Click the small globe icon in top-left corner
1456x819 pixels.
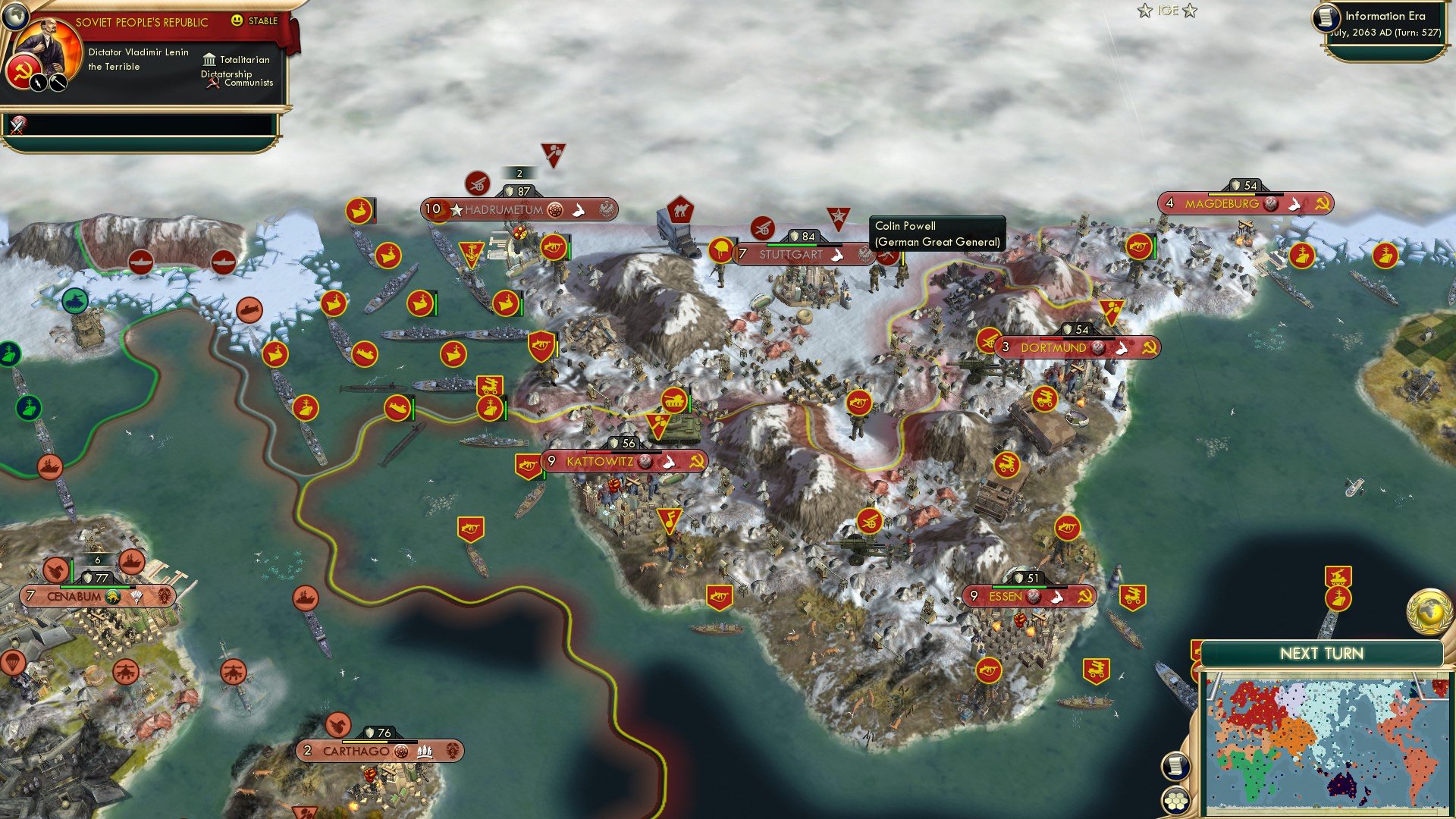point(17,15)
